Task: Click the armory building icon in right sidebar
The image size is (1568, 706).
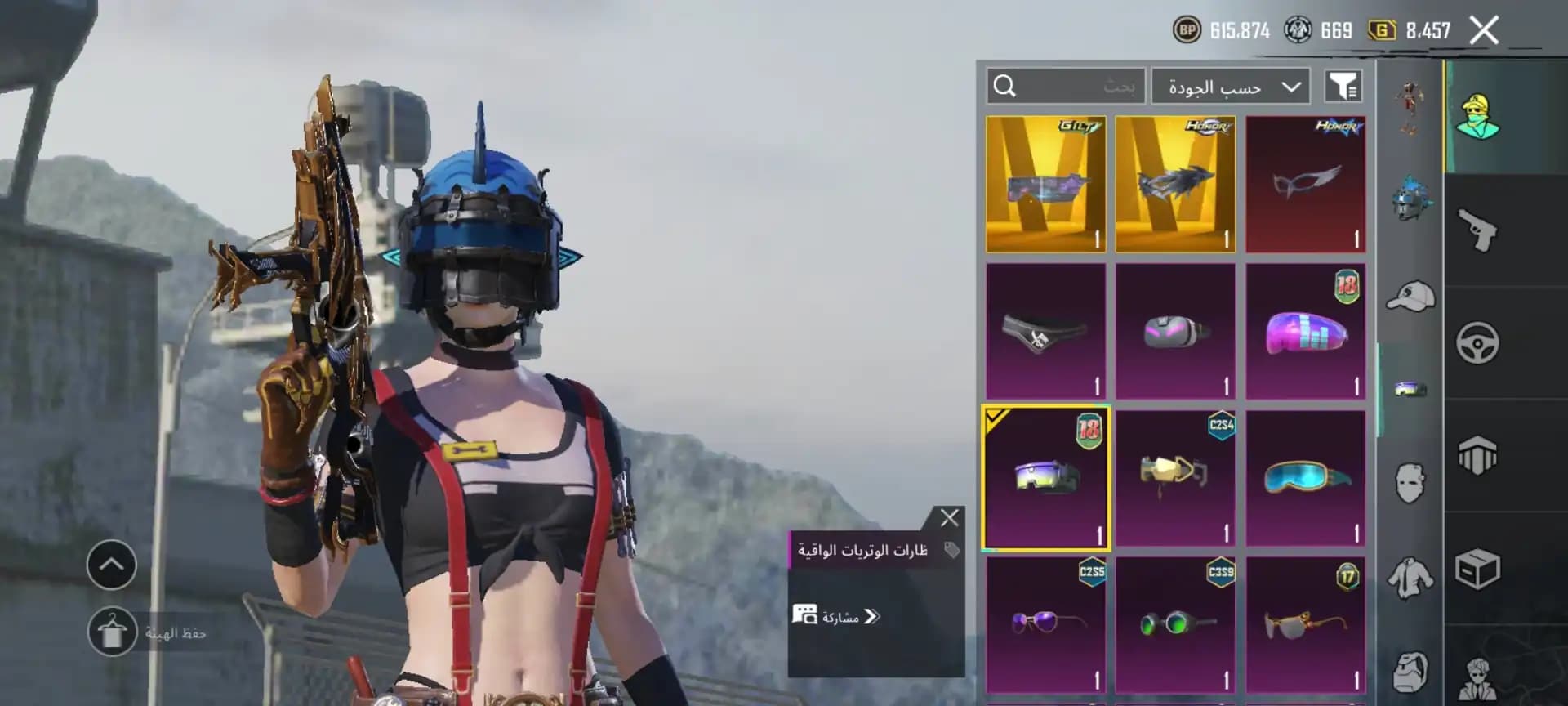Action: (x=1480, y=452)
